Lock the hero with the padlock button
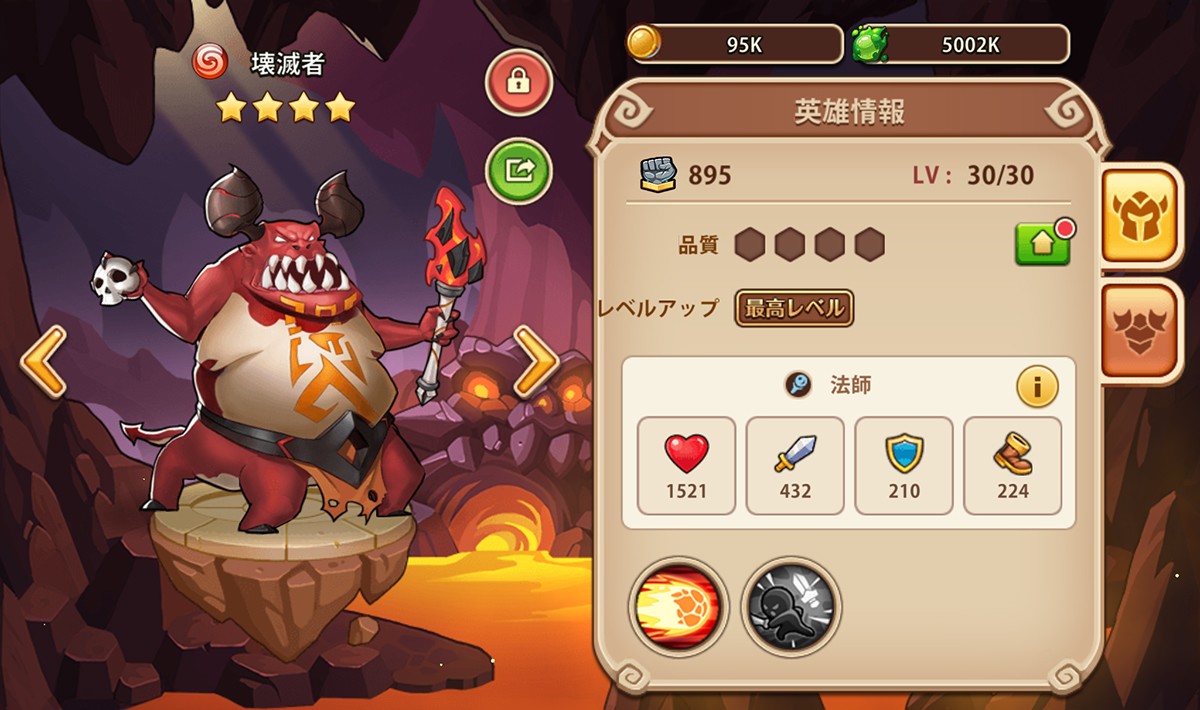This screenshot has width=1200, height=710. (x=517, y=82)
